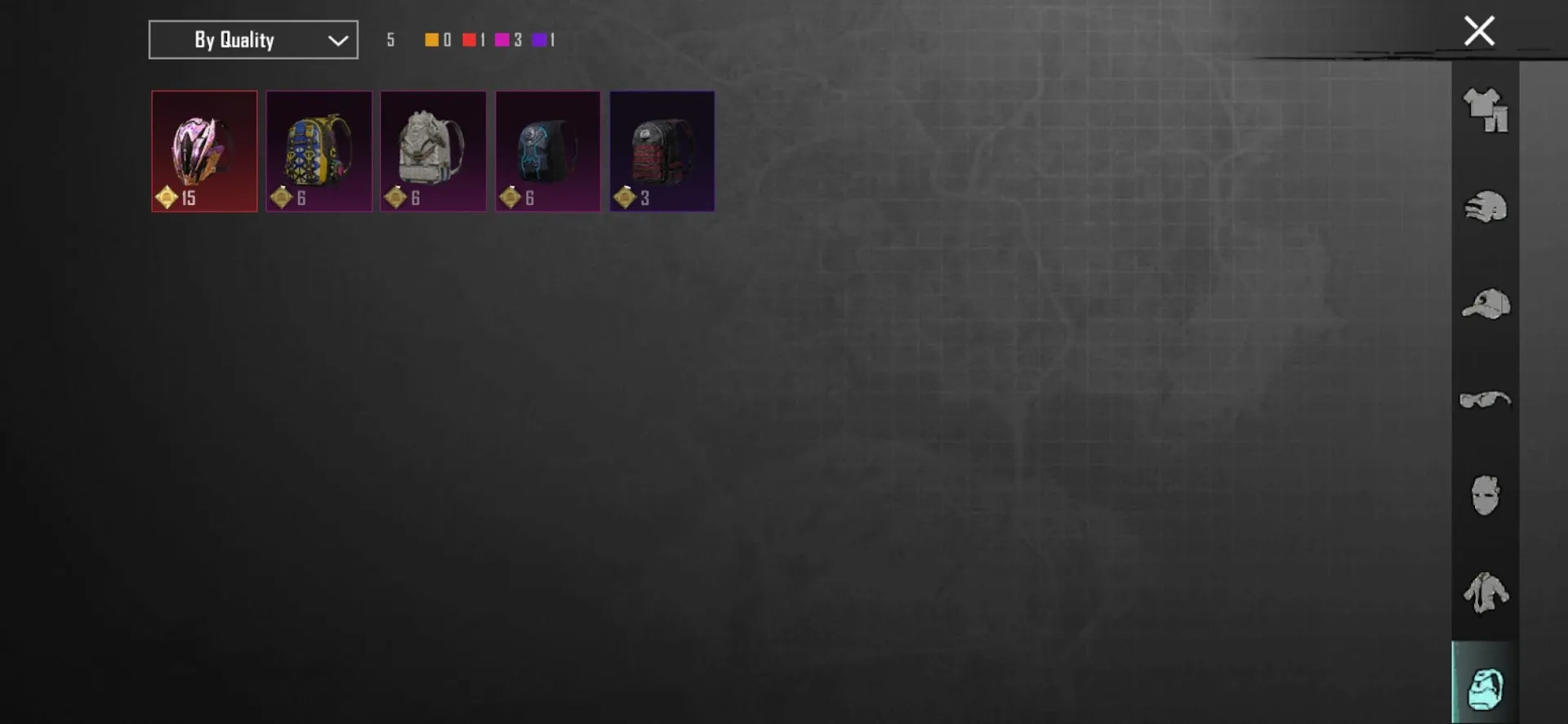The width and height of the screenshot is (1568, 724).
Task: Click the gold token icon on first item
Action: point(167,196)
